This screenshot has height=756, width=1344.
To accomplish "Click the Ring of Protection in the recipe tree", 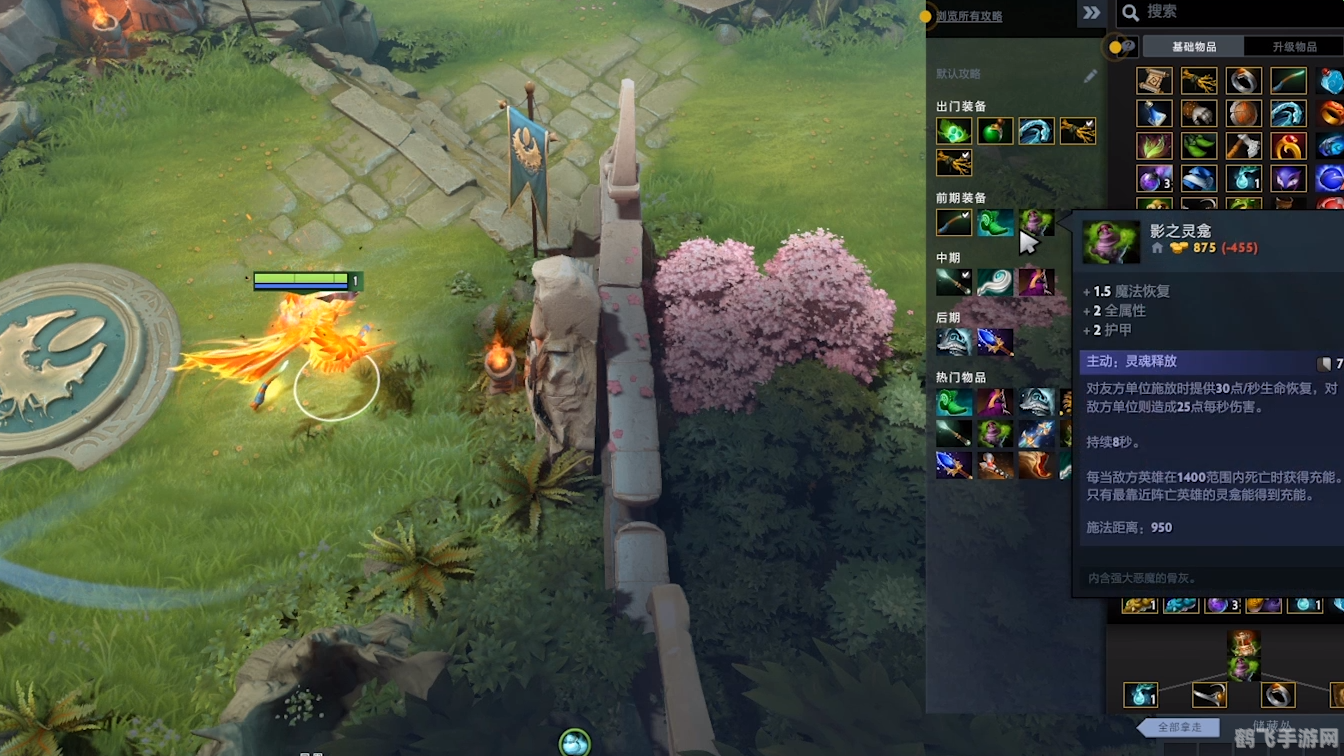I will (x=1277, y=694).
